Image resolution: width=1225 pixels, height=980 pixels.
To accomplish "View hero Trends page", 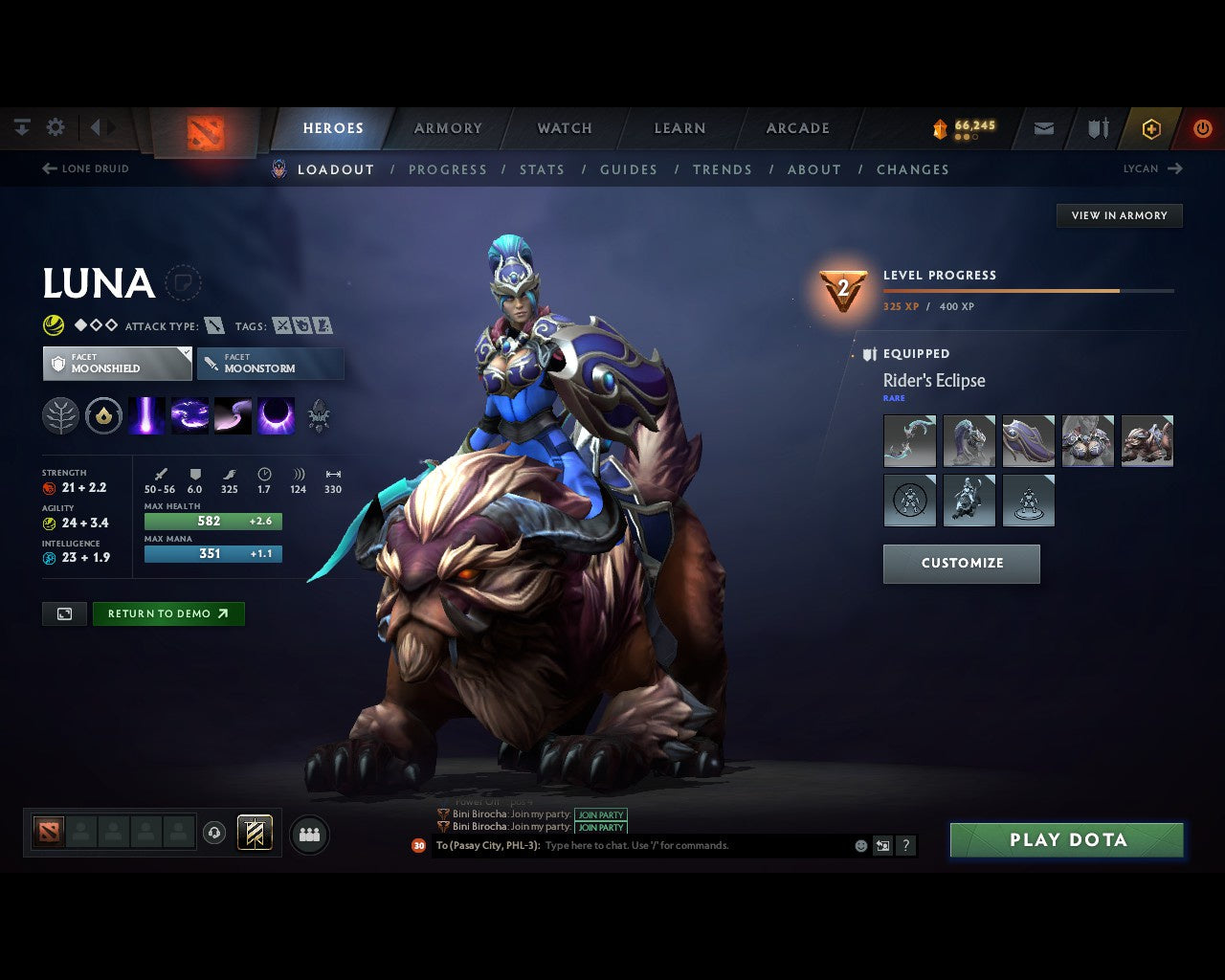I will tap(723, 169).
